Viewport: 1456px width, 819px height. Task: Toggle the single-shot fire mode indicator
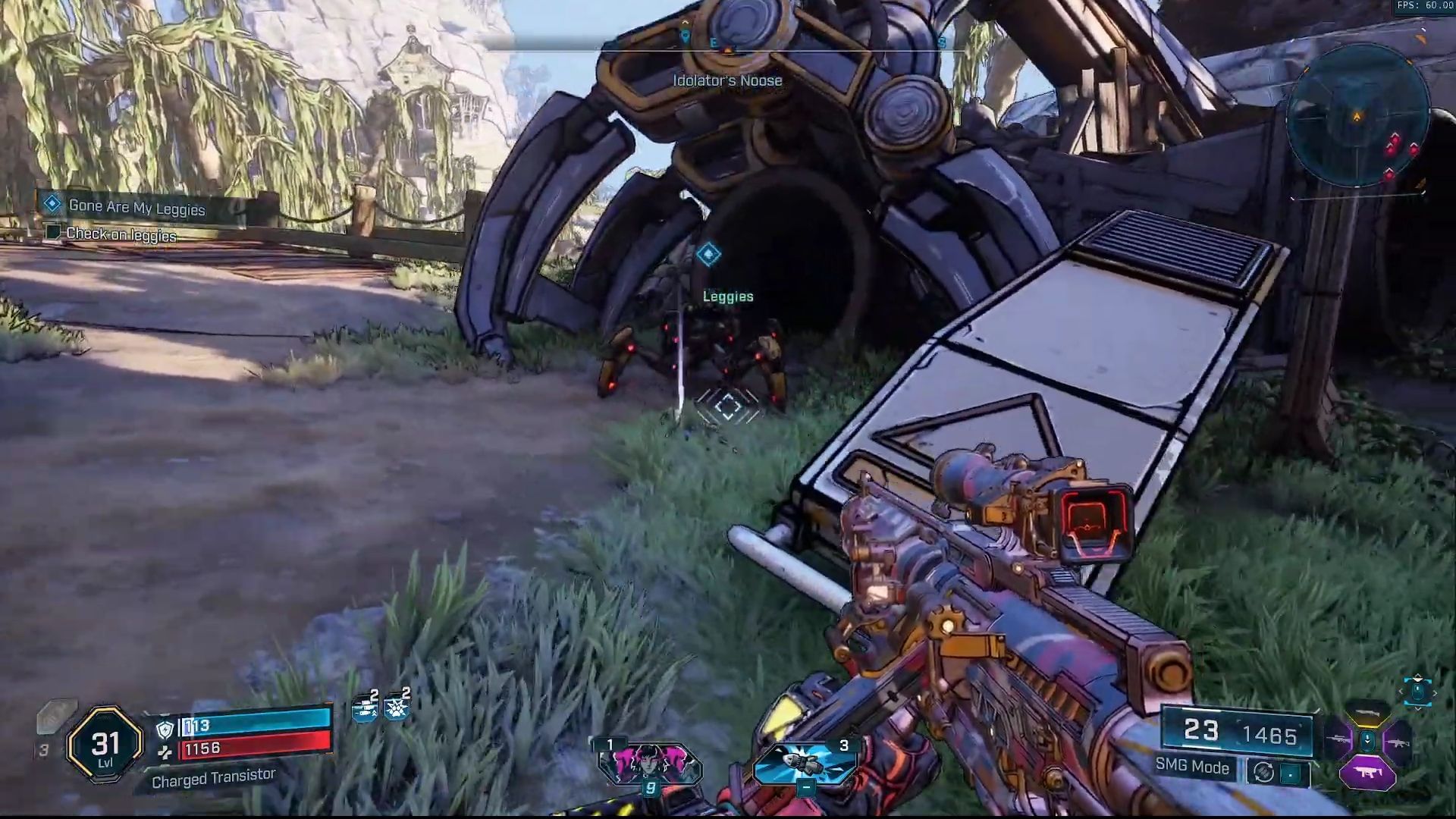tap(1290, 772)
